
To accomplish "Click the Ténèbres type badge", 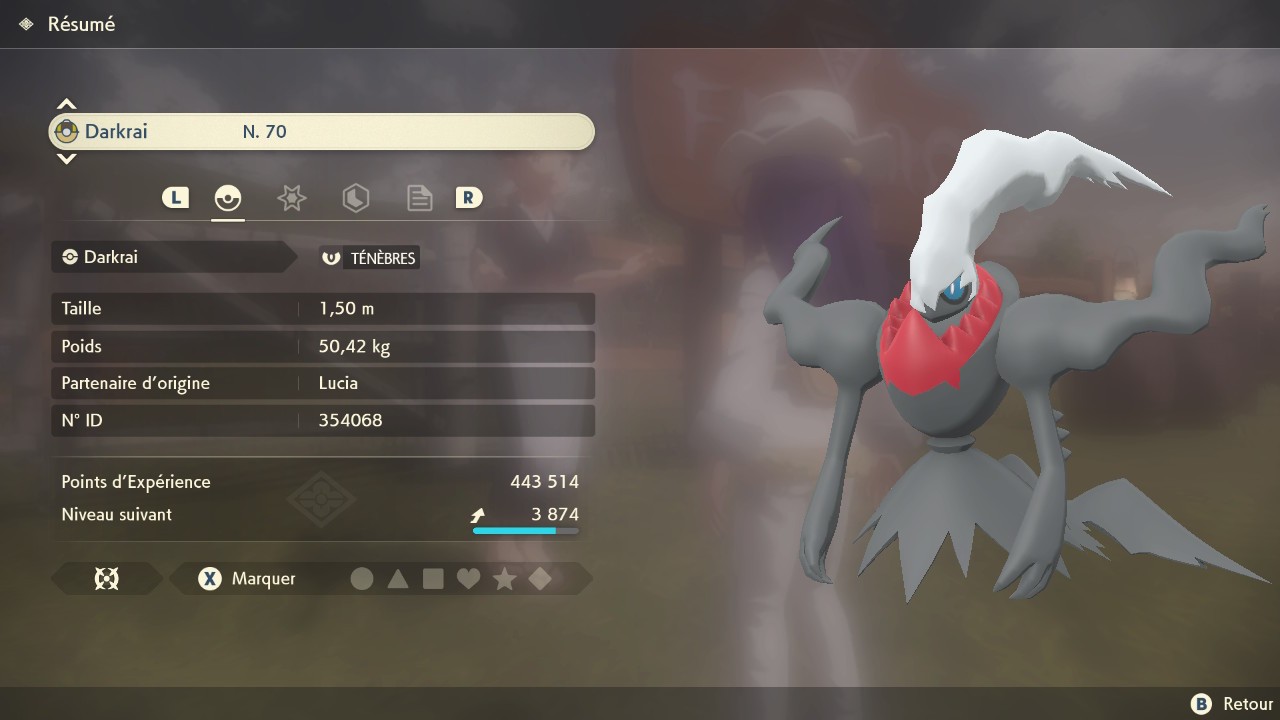I will pos(369,258).
